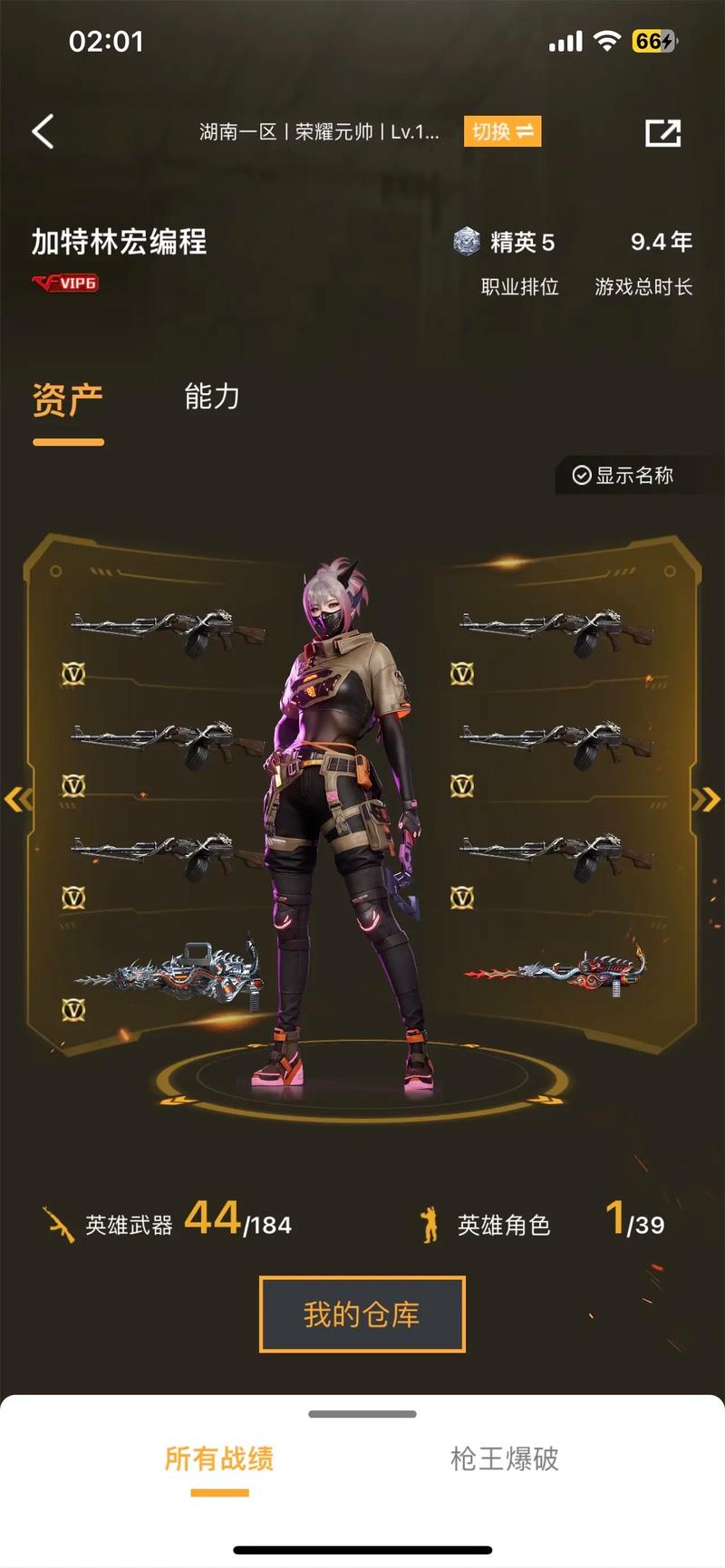Switch to the 能力 tab

tap(211, 397)
